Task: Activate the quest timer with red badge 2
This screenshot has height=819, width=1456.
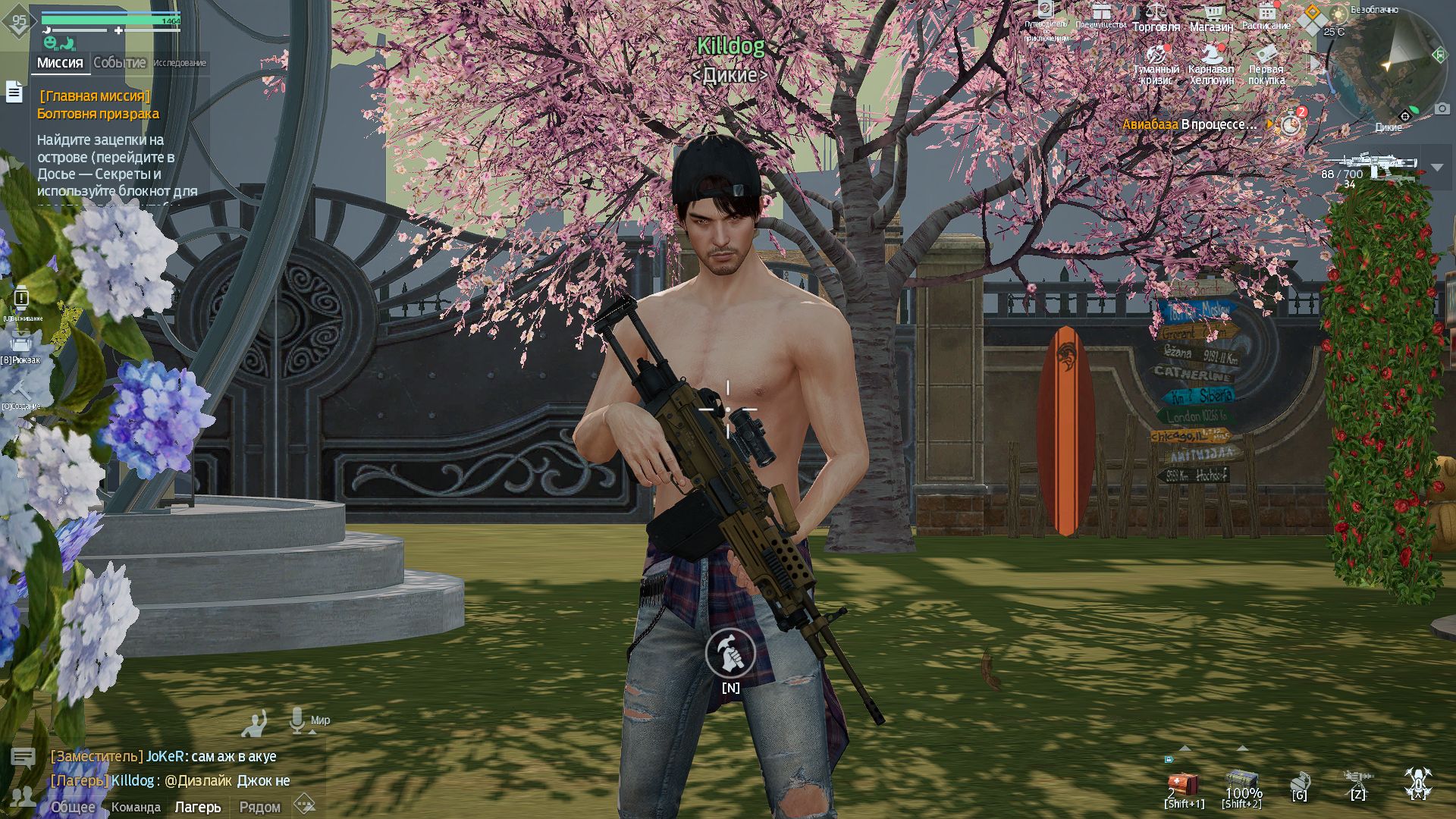Action: click(1291, 123)
